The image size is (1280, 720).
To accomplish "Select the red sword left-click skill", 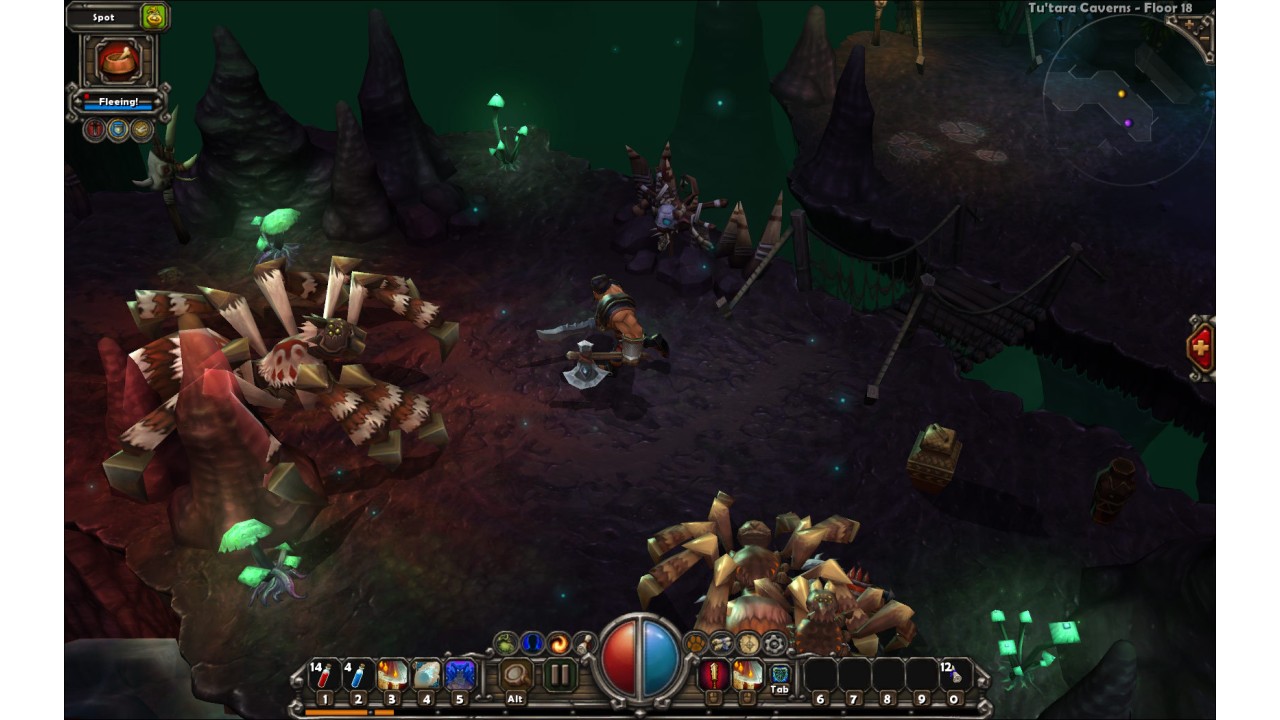I will 713,675.
